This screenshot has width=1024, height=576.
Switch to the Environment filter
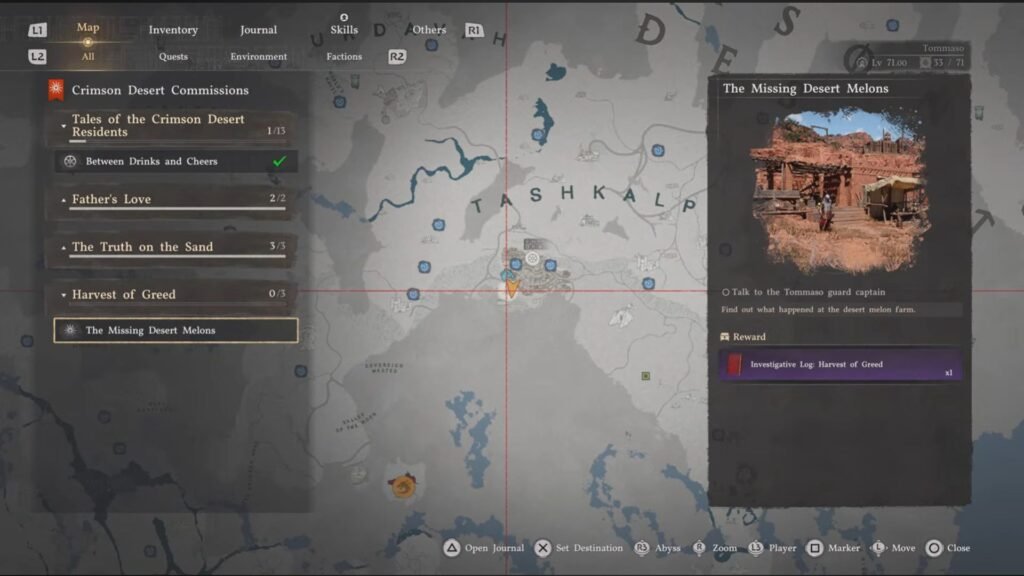(x=258, y=57)
